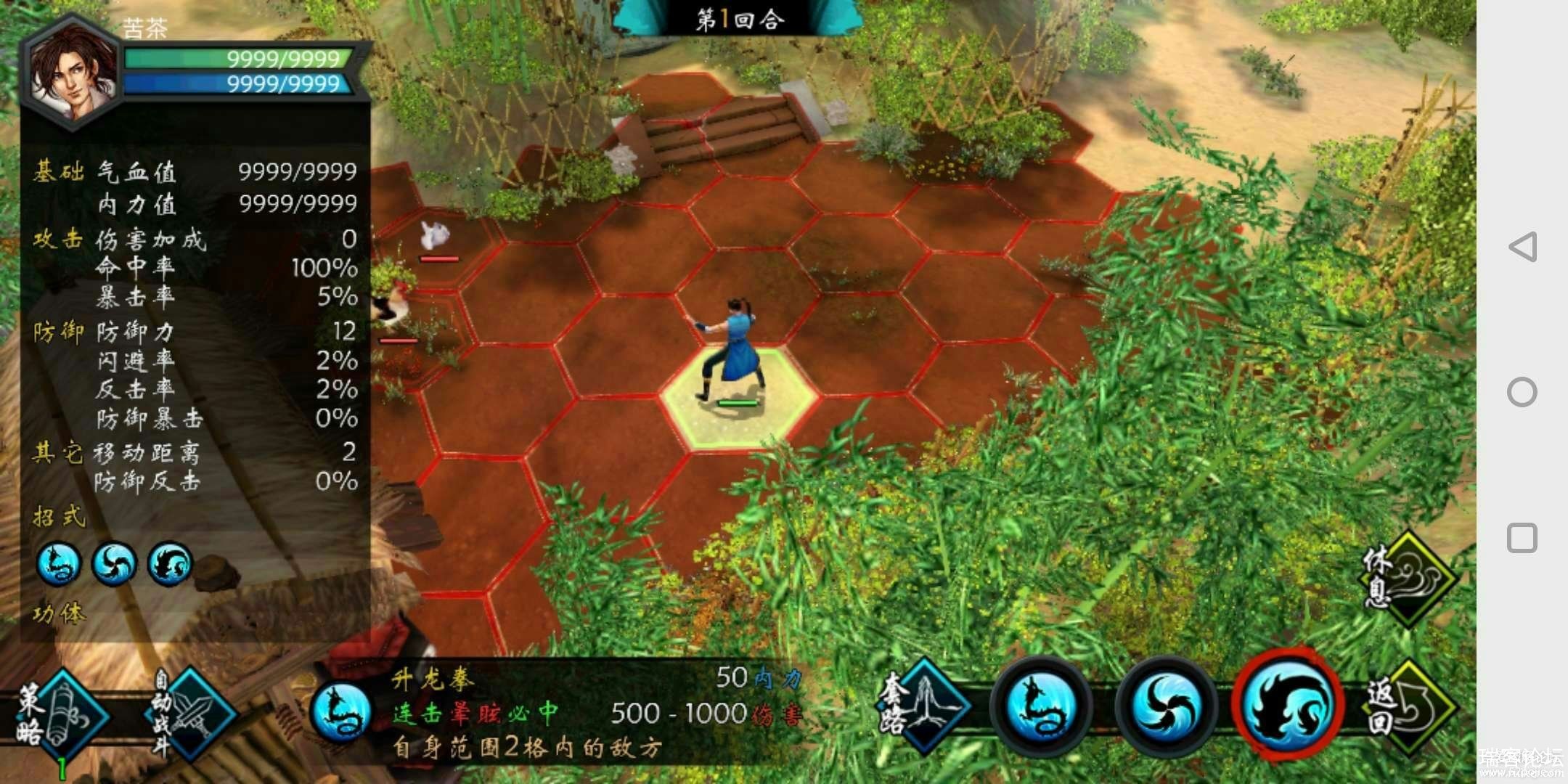The height and width of the screenshot is (784, 1568).
Task: Select the dragon move icon under 招式
Action: [59, 564]
